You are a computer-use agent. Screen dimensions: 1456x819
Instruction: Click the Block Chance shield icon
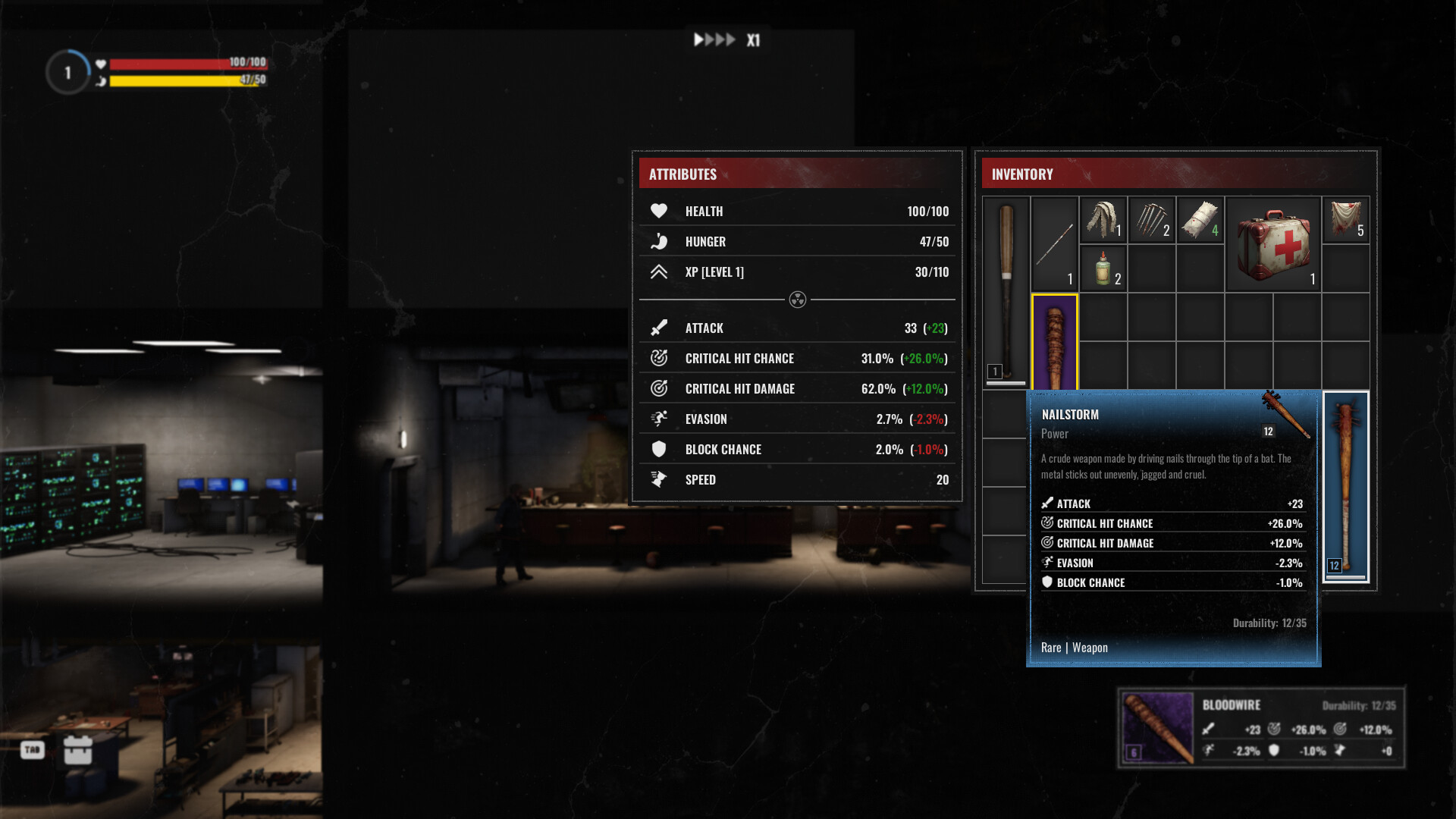(658, 449)
